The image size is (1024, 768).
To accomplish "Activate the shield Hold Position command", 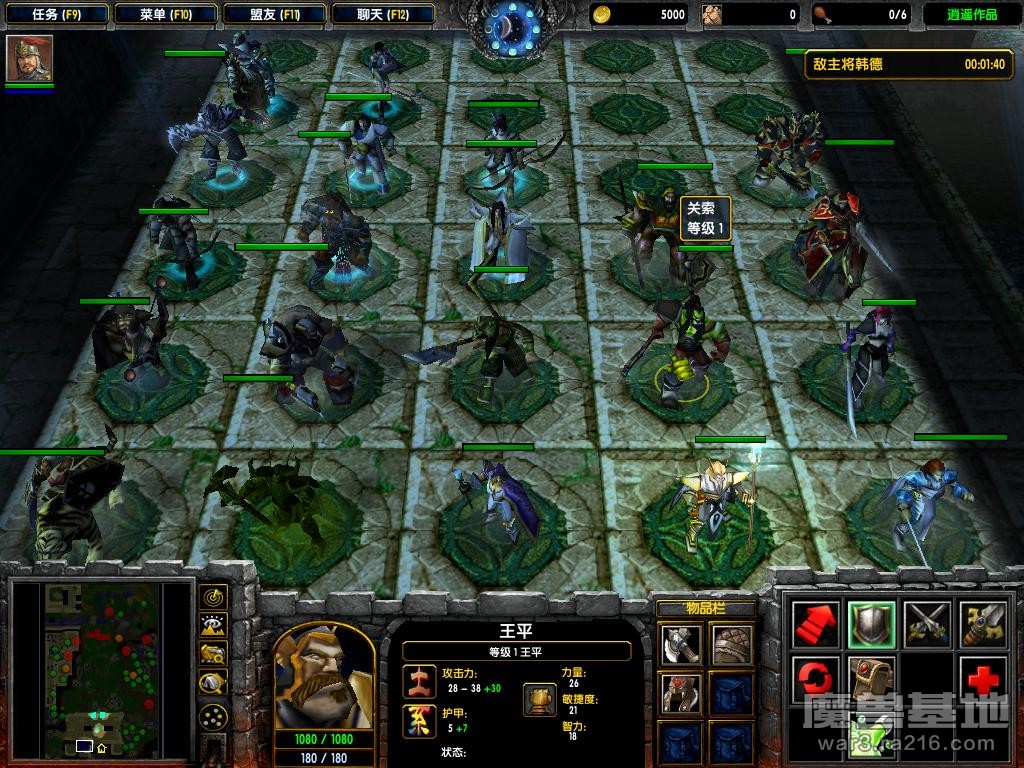I will coord(870,625).
